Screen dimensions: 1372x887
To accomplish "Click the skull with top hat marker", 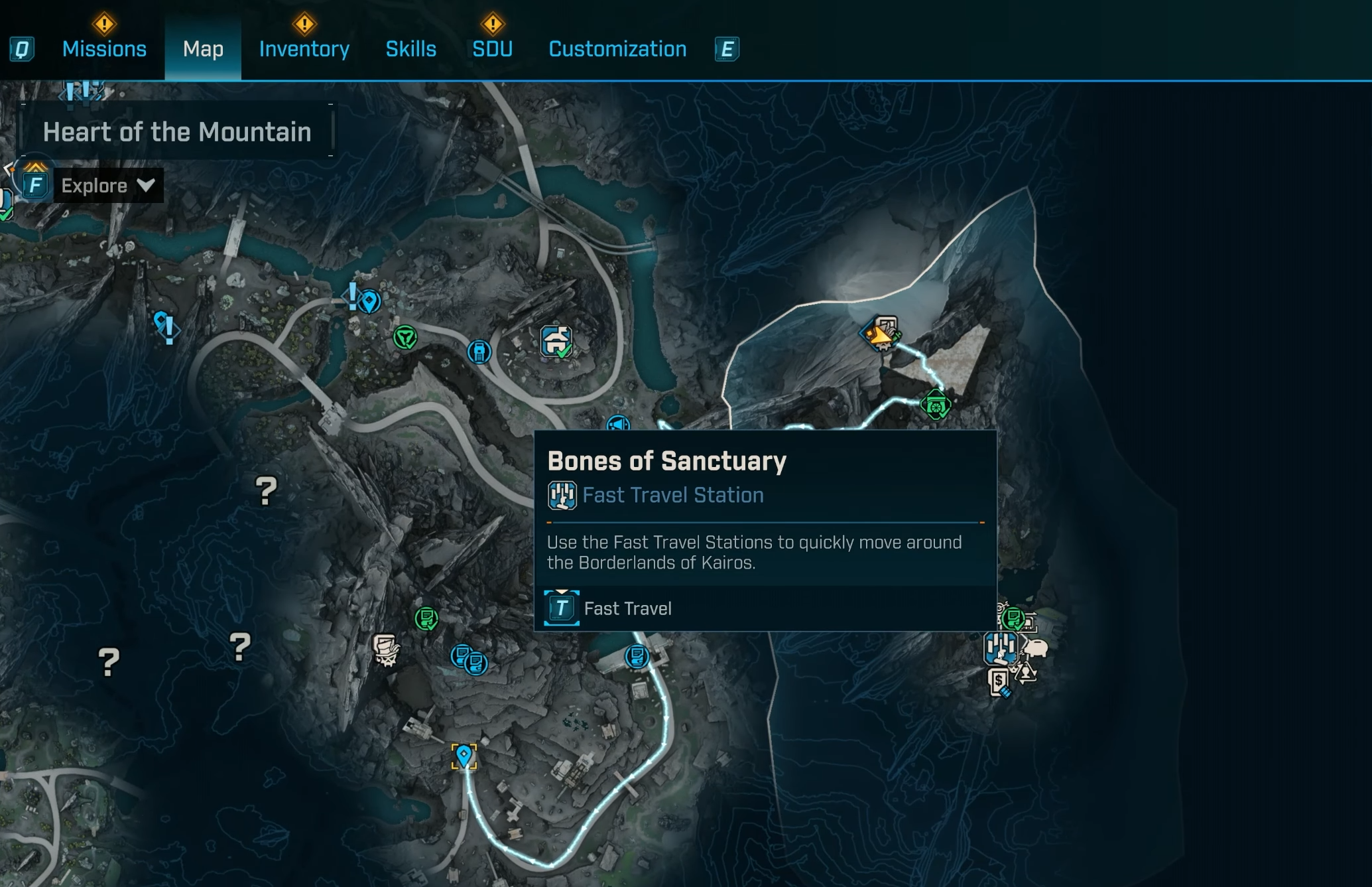I will tap(385, 648).
